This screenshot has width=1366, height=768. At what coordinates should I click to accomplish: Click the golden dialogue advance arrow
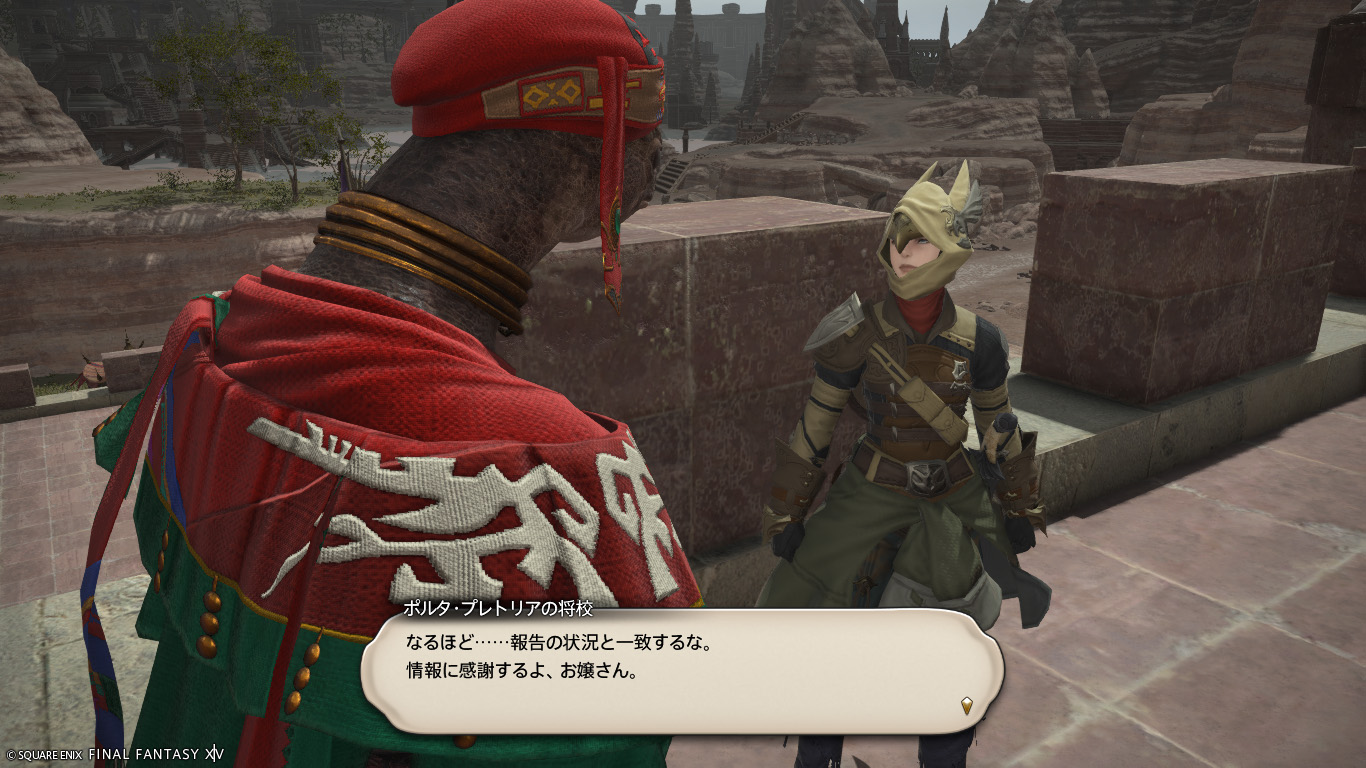(x=966, y=706)
